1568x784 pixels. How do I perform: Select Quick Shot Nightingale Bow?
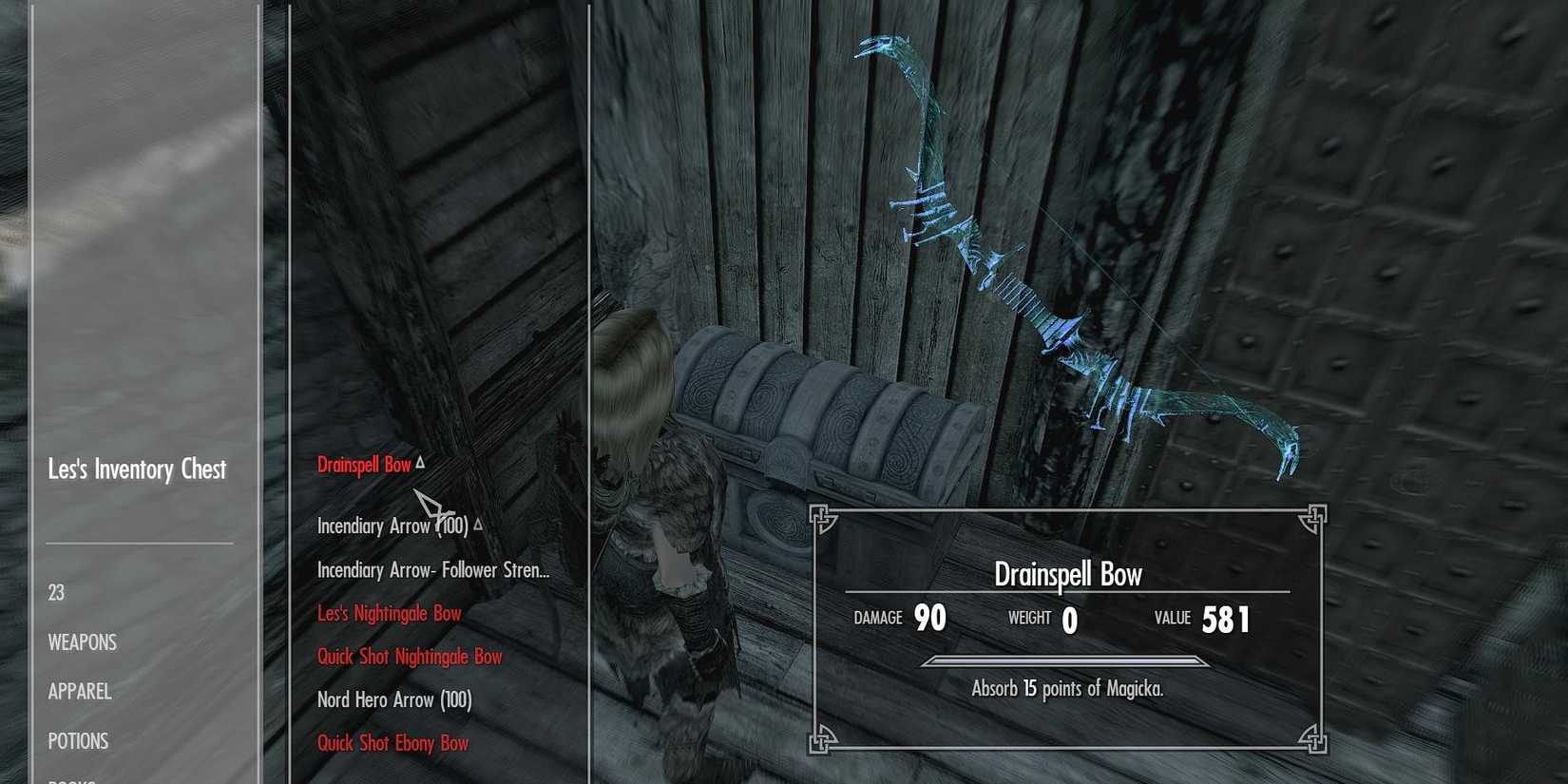click(409, 657)
